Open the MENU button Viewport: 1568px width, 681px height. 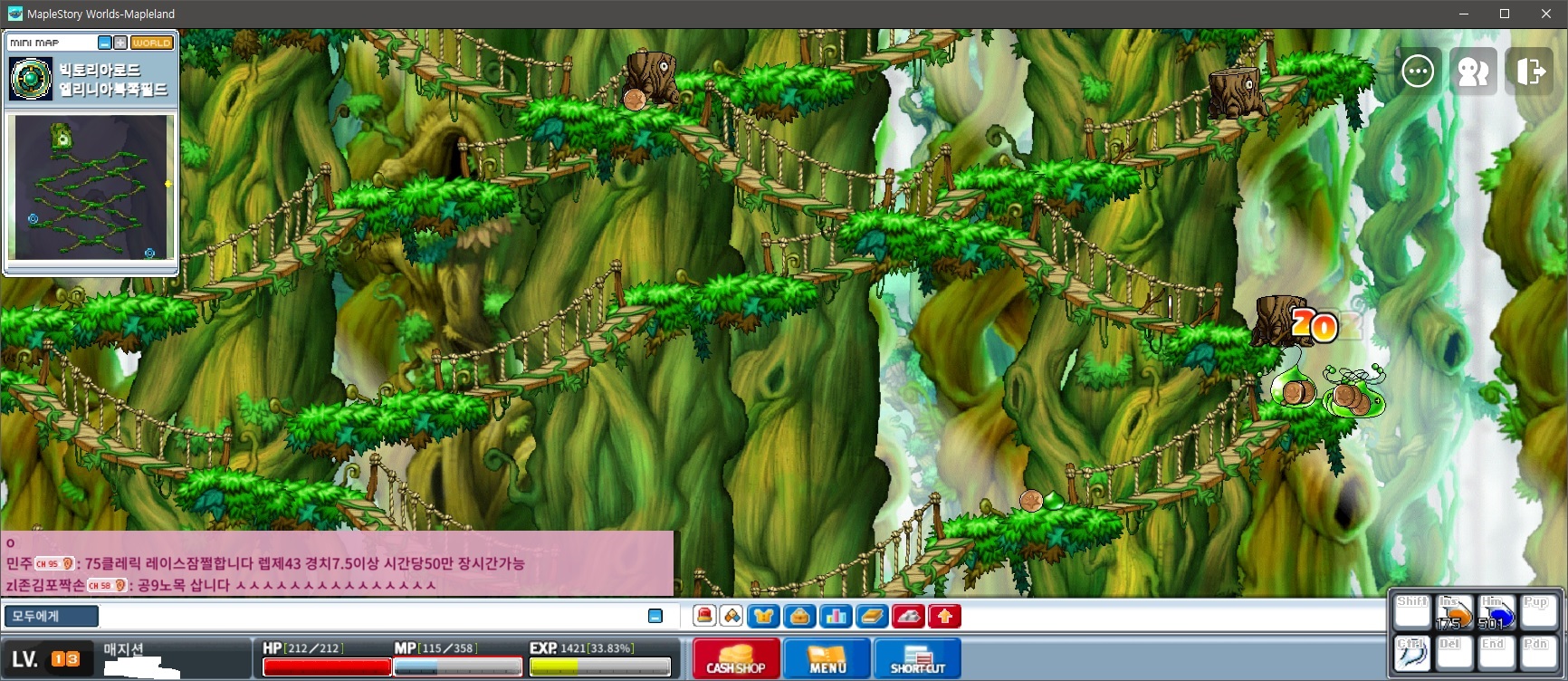pos(827,658)
